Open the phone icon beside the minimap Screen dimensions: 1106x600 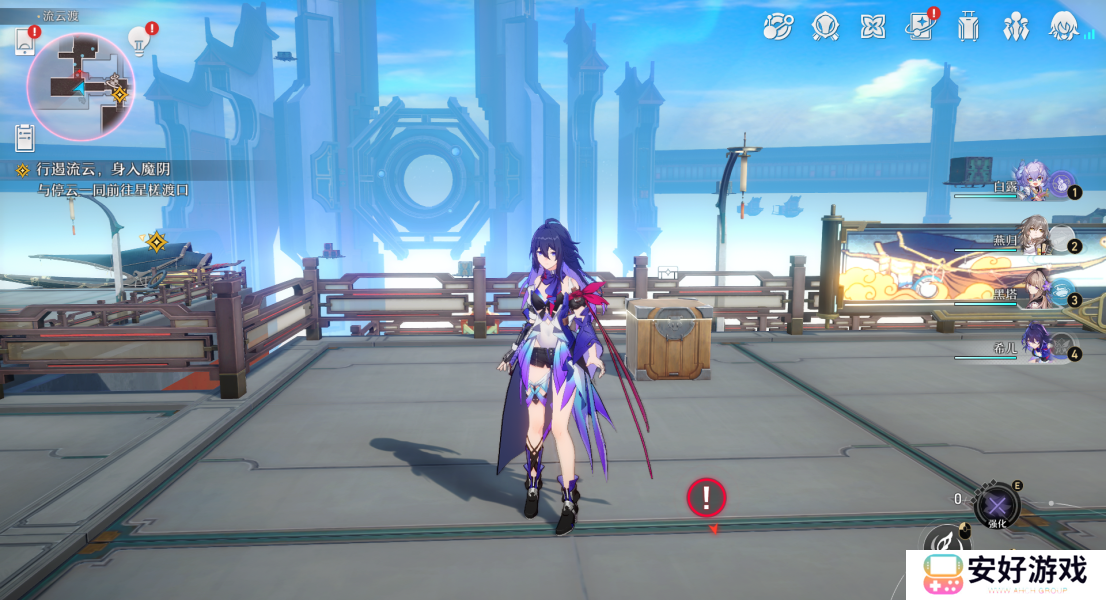(25, 41)
